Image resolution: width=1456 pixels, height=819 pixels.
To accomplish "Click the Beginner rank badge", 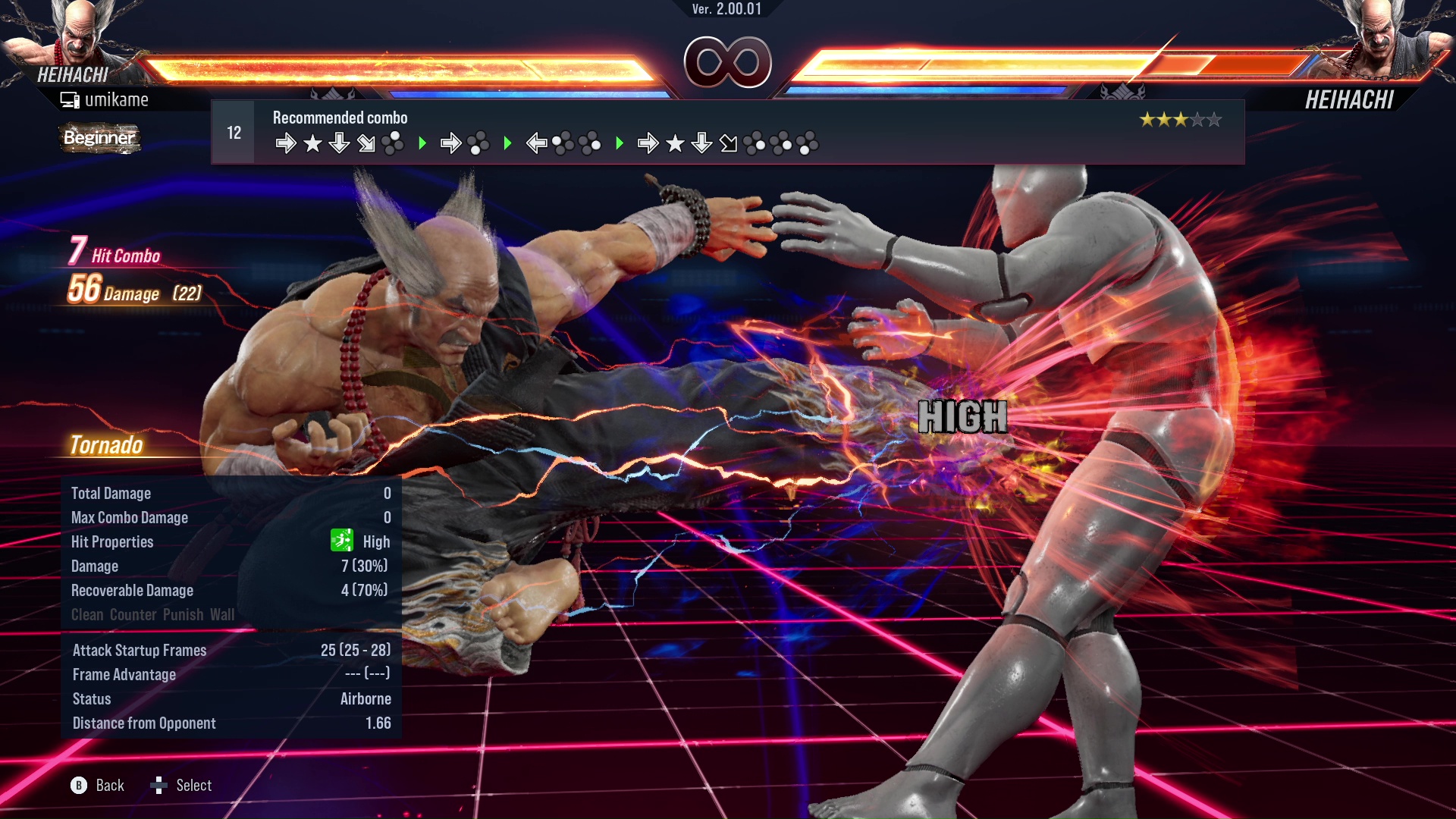I will (99, 138).
